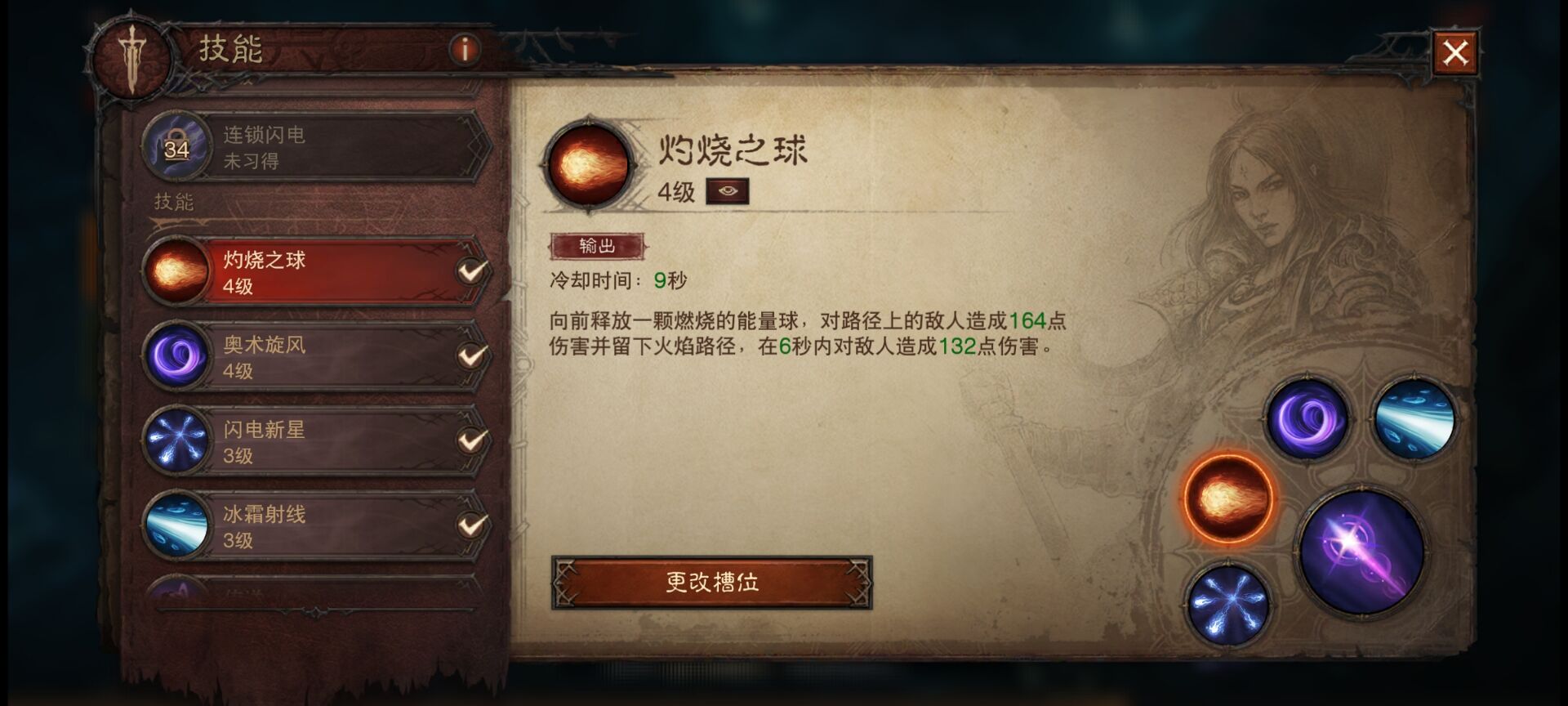Select the 闪电新星 skill icon
1568x706 pixels.
(x=176, y=440)
